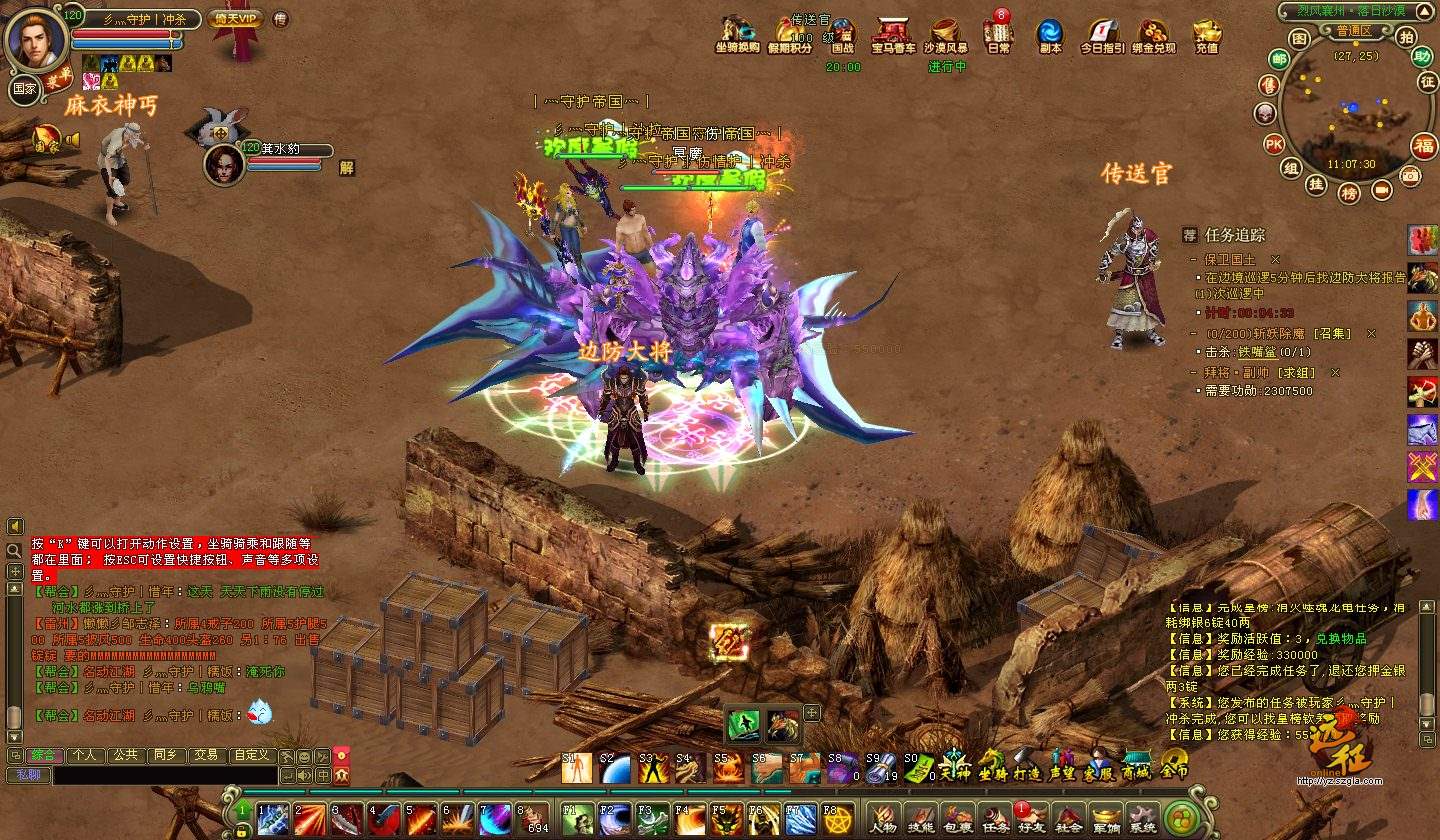Open the 包裹 inventory bag
Viewport: 1440px width, 840px height.
point(956,819)
